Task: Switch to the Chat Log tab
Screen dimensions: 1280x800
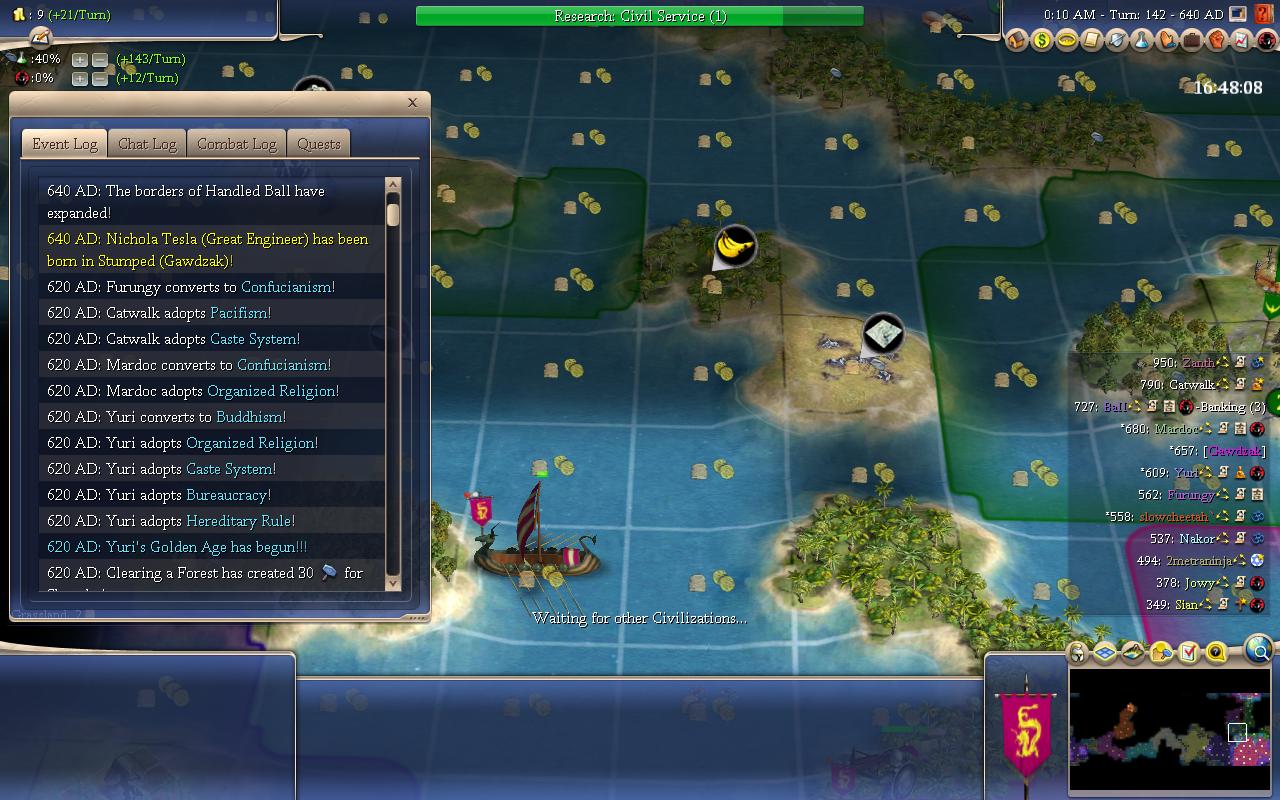Action: tap(147, 144)
